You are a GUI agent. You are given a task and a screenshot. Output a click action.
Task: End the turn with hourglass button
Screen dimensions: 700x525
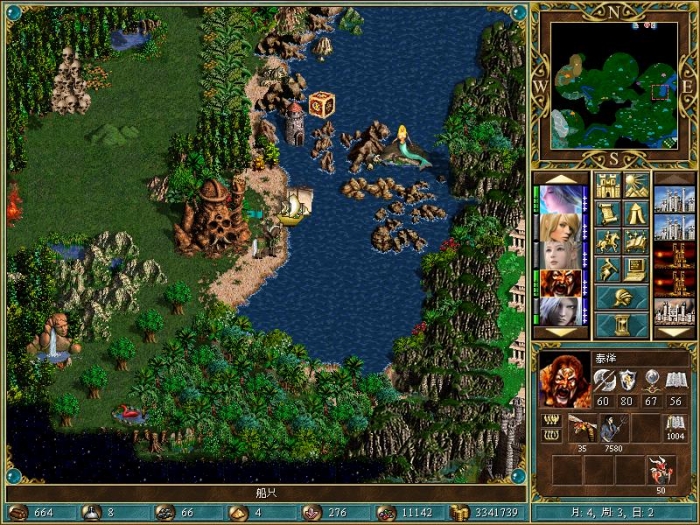pyautogui.click(x=622, y=325)
